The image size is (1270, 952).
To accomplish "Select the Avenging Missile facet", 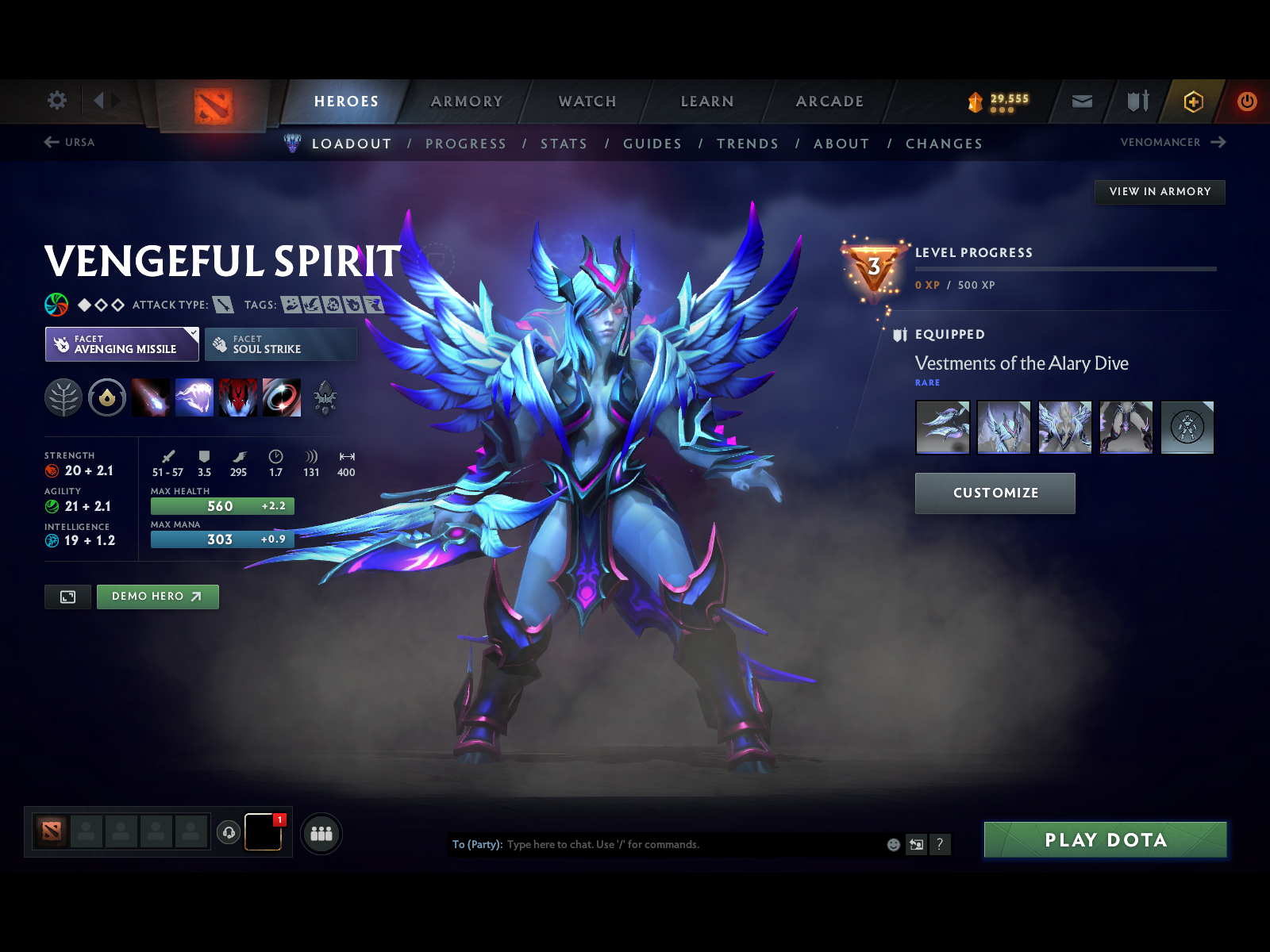I will point(121,344).
